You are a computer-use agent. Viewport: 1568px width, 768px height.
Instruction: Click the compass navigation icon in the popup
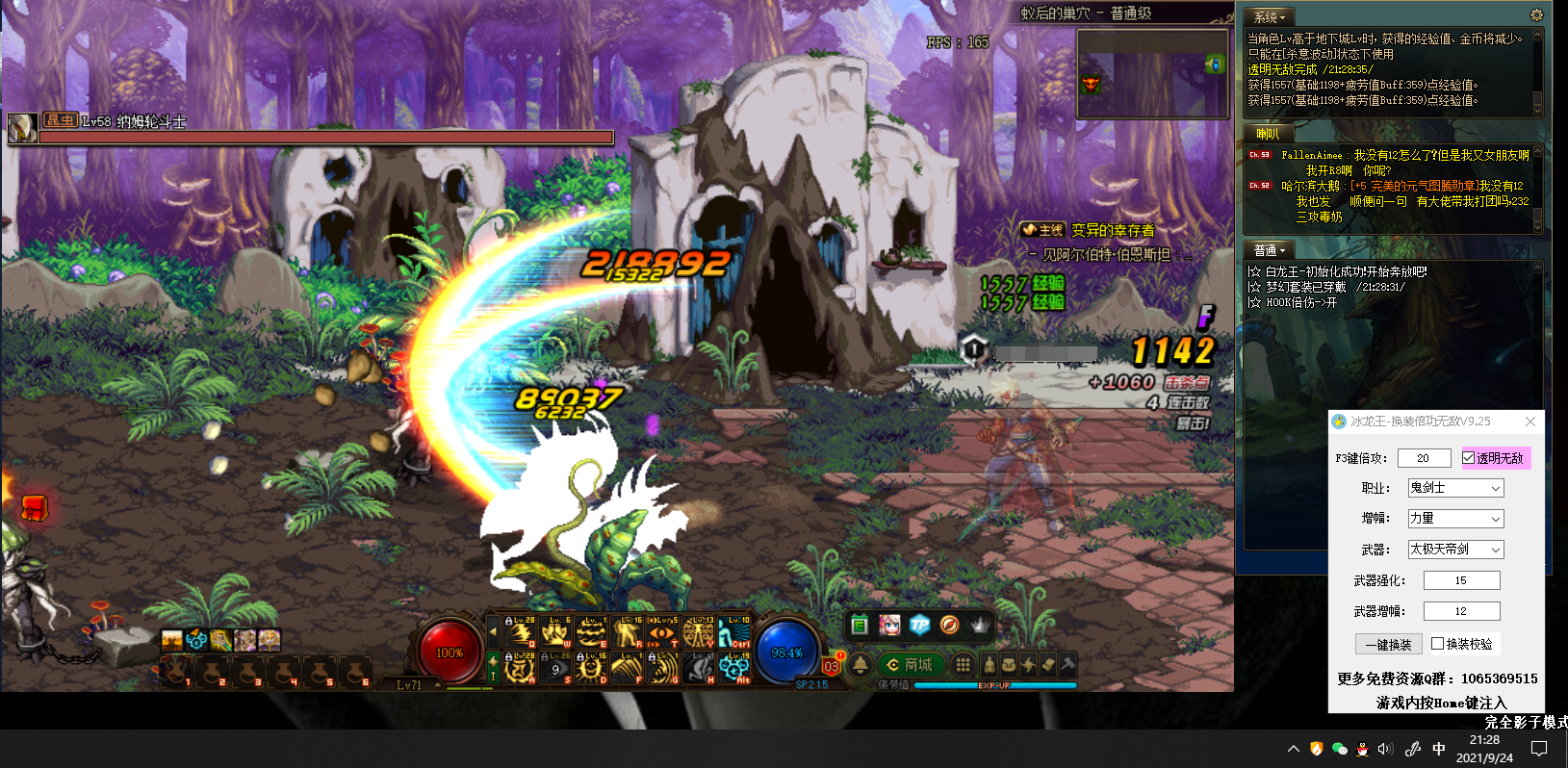(x=950, y=626)
